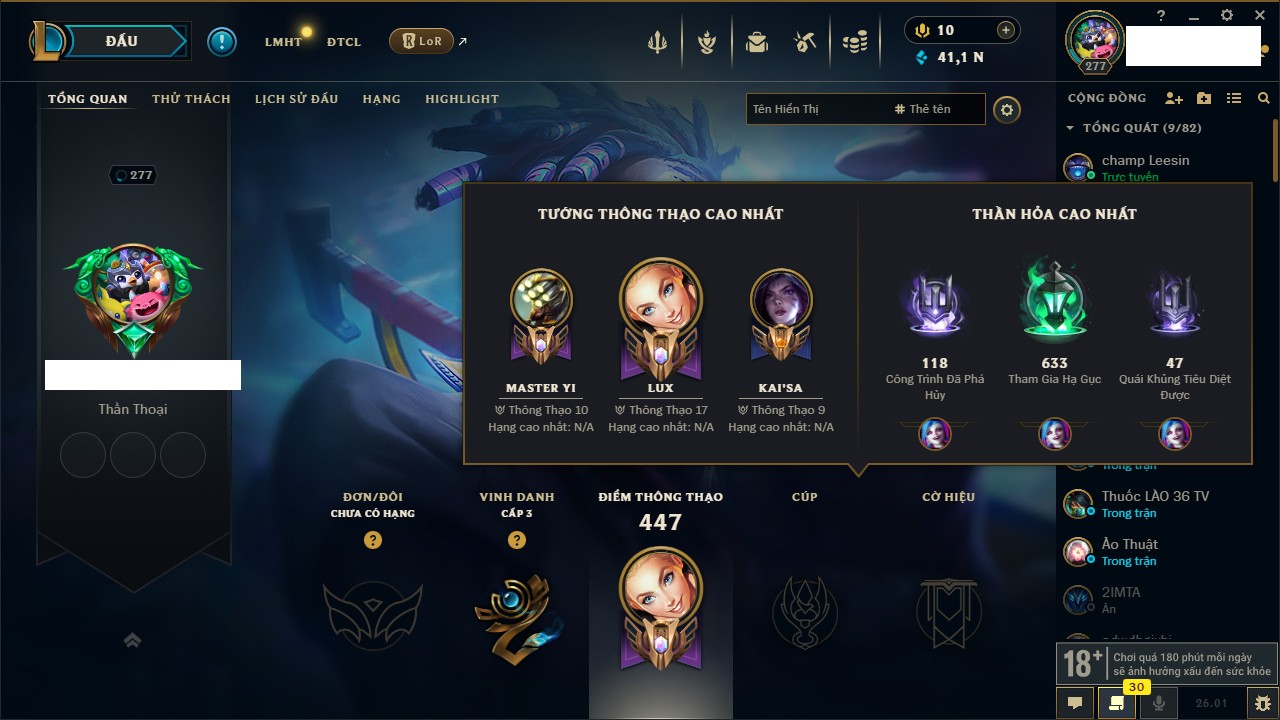
Task: Click the ĐẤU play button
Action: [x=122, y=41]
